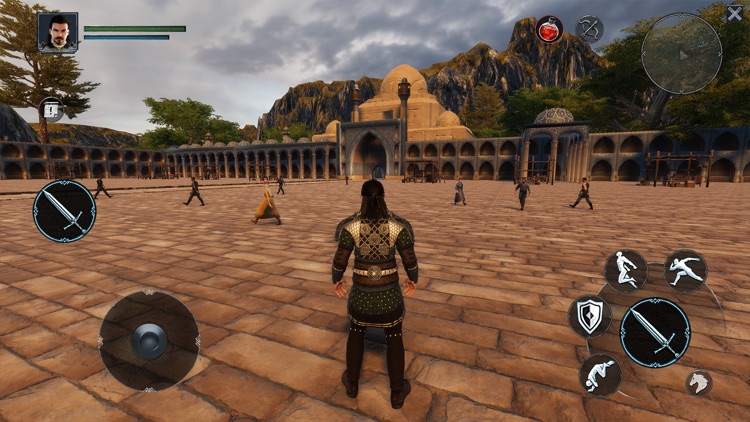Summon the horse with the horse-head icon
Viewport: 750px width, 422px height.
(699, 382)
